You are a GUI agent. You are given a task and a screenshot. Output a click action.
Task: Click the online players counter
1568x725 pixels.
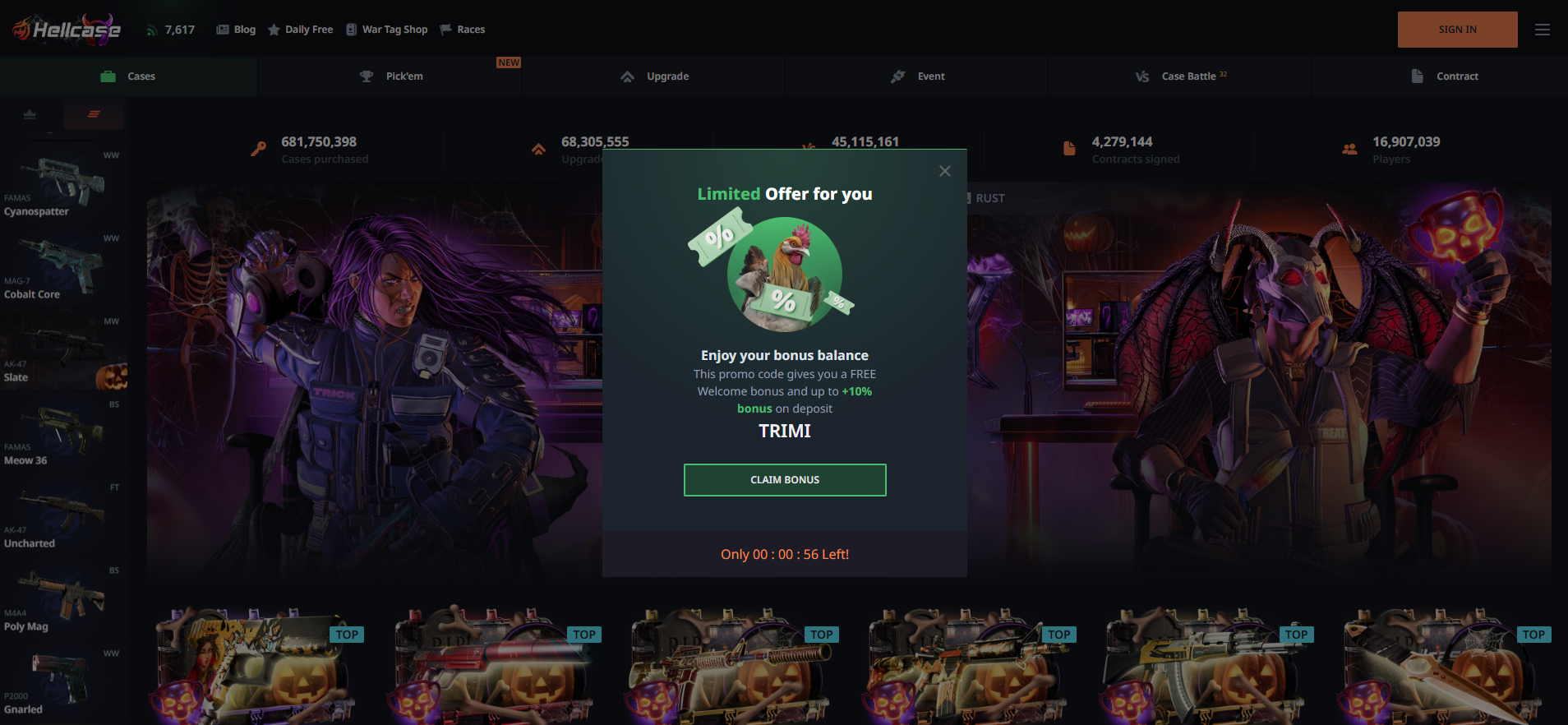pyautogui.click(x=170, y=29)
